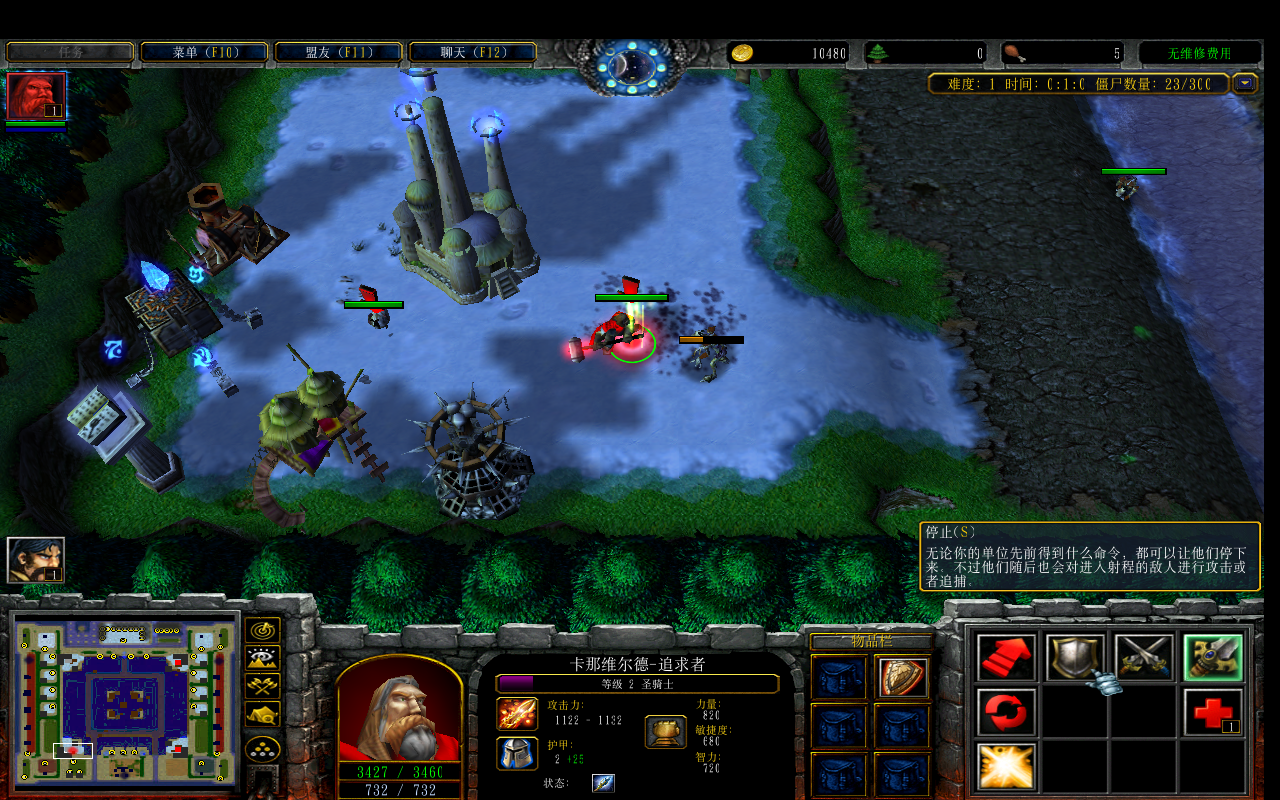Activate the minimap signal ping button
Viewport: 1280px width, 800px height.
point(262,630)
